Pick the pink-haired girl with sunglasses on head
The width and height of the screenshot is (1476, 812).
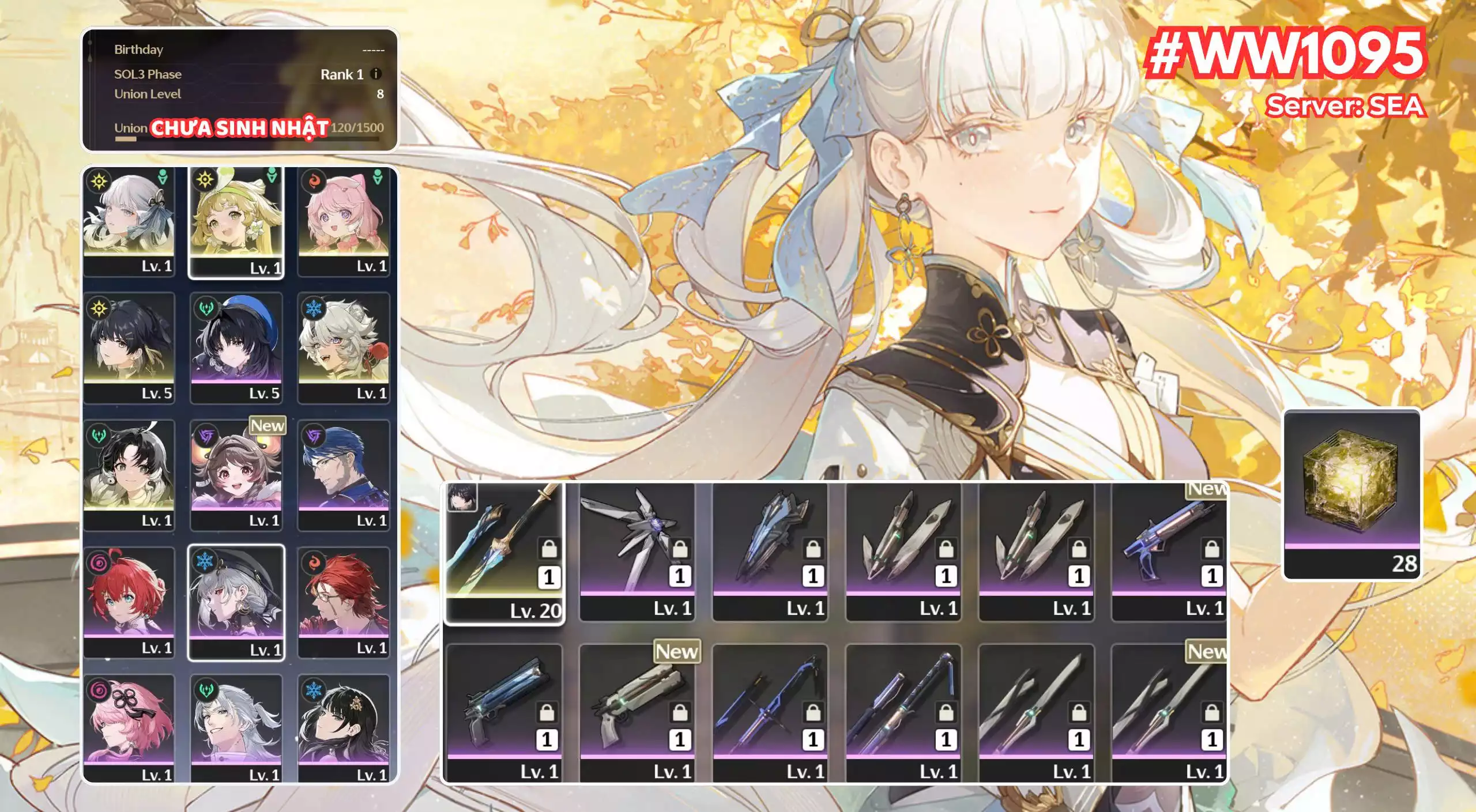[129, 727]
